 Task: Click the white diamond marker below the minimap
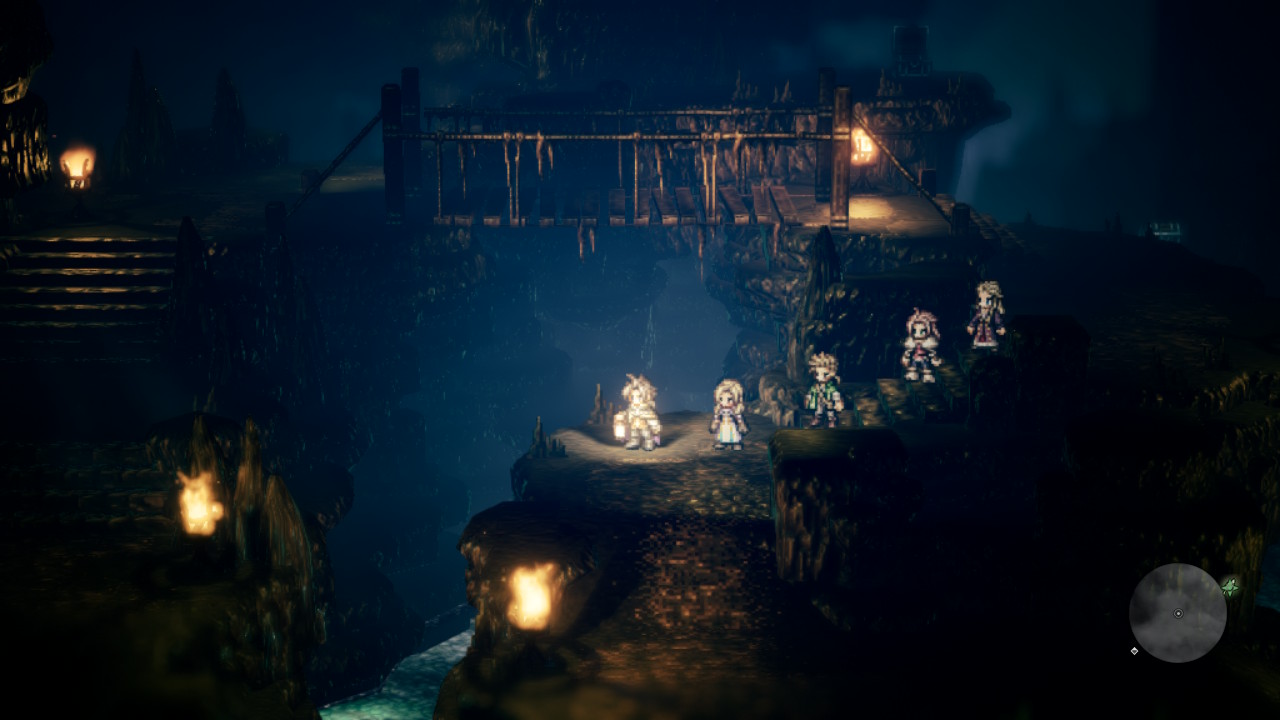[x=1134, y=651]
